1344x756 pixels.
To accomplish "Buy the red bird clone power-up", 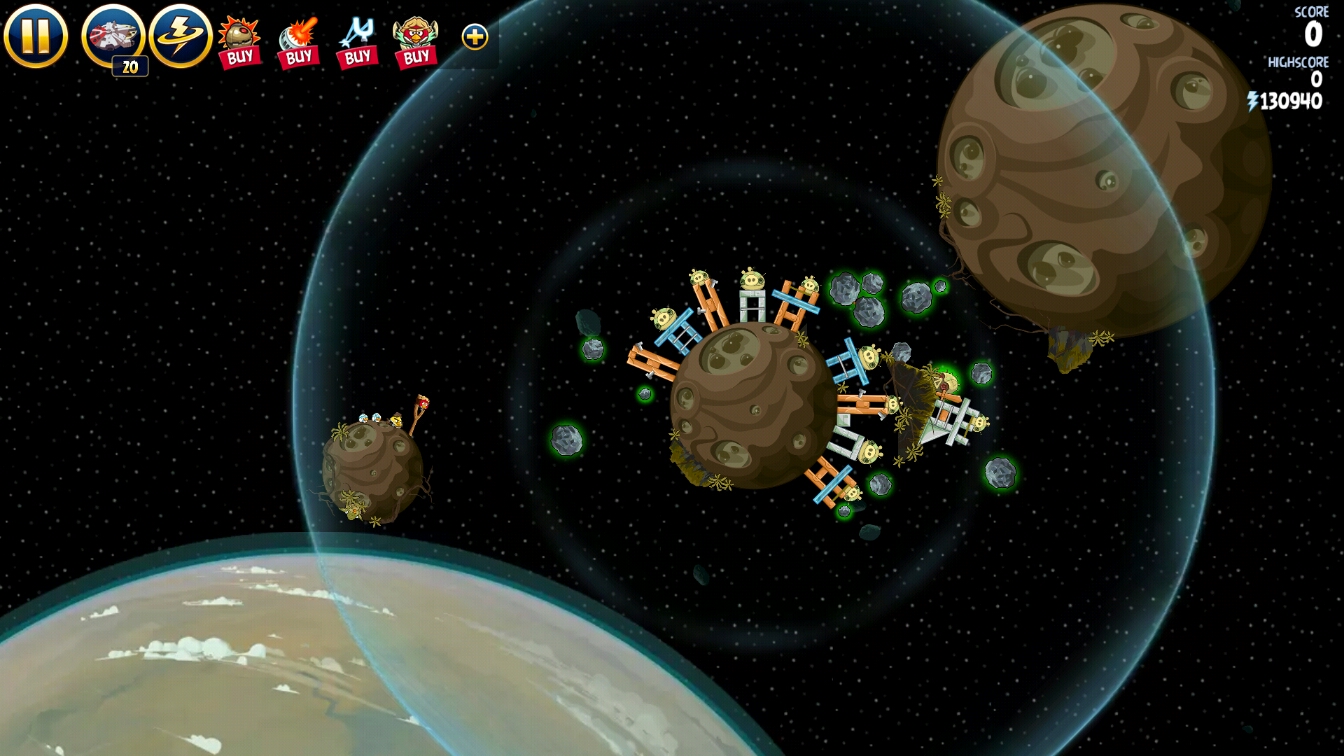I will pos(415,41).
